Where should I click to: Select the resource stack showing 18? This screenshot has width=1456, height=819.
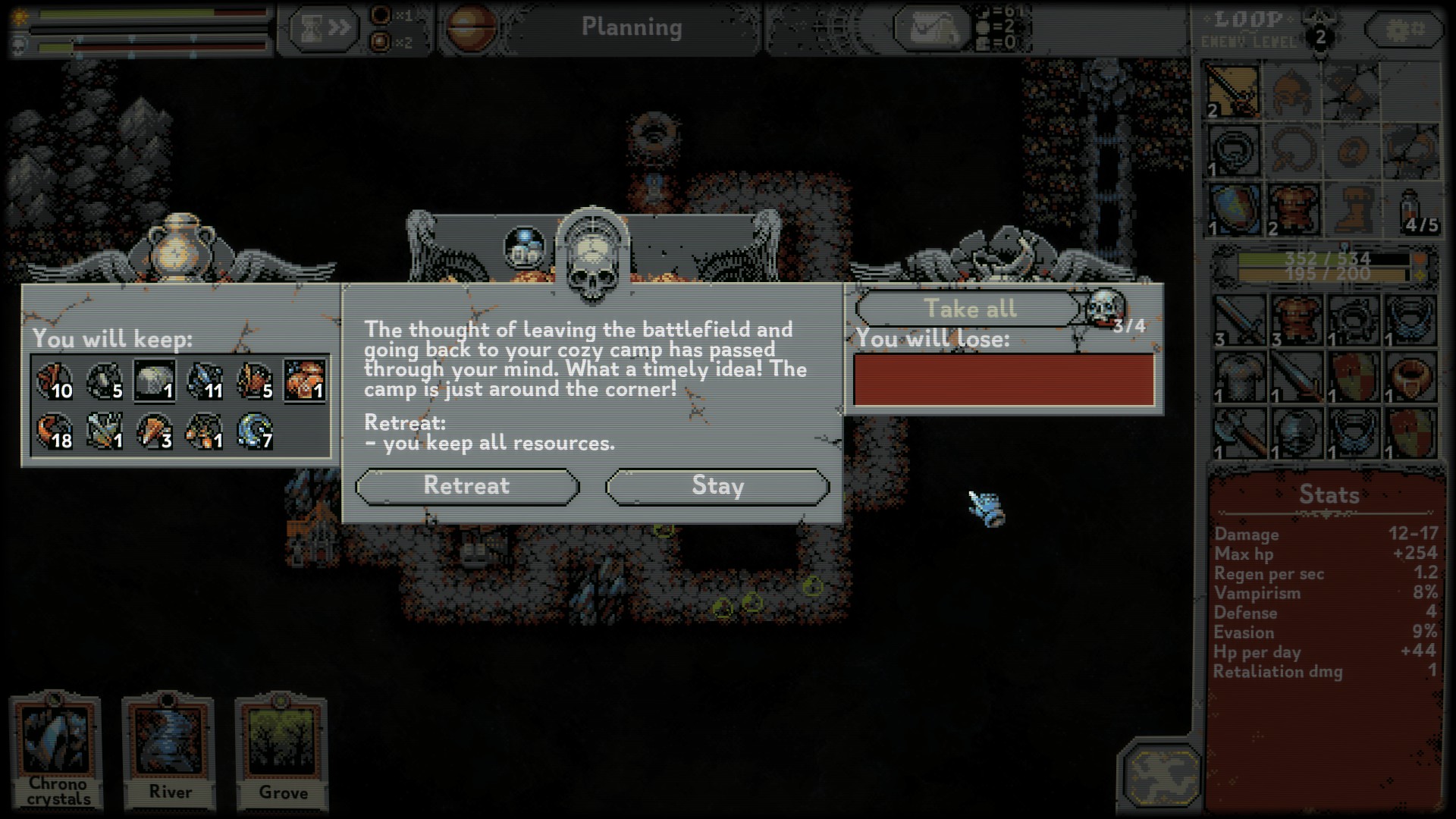click(x=55, y=431)
